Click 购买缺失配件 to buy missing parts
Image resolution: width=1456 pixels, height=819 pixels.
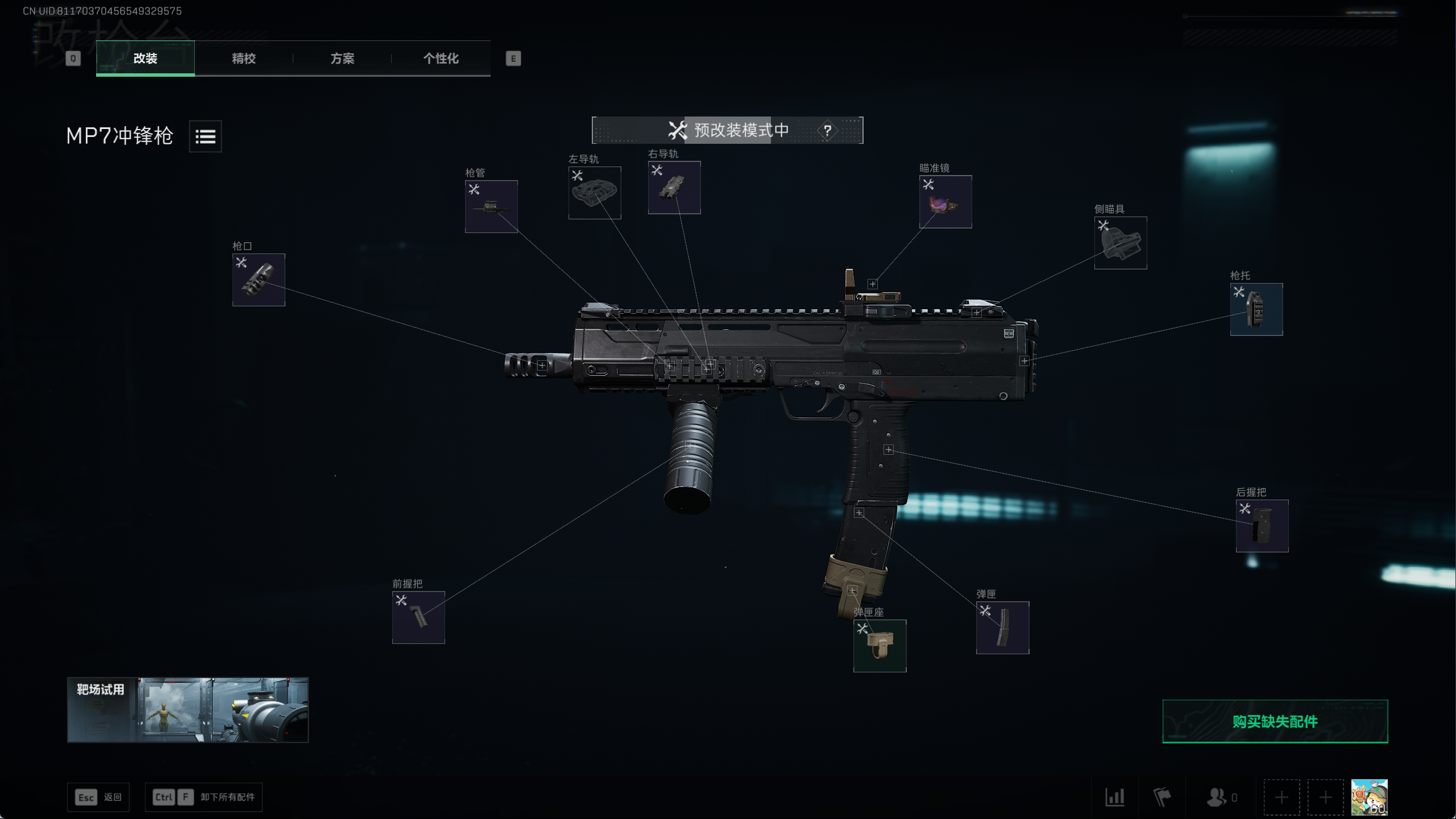[1275, 721]
